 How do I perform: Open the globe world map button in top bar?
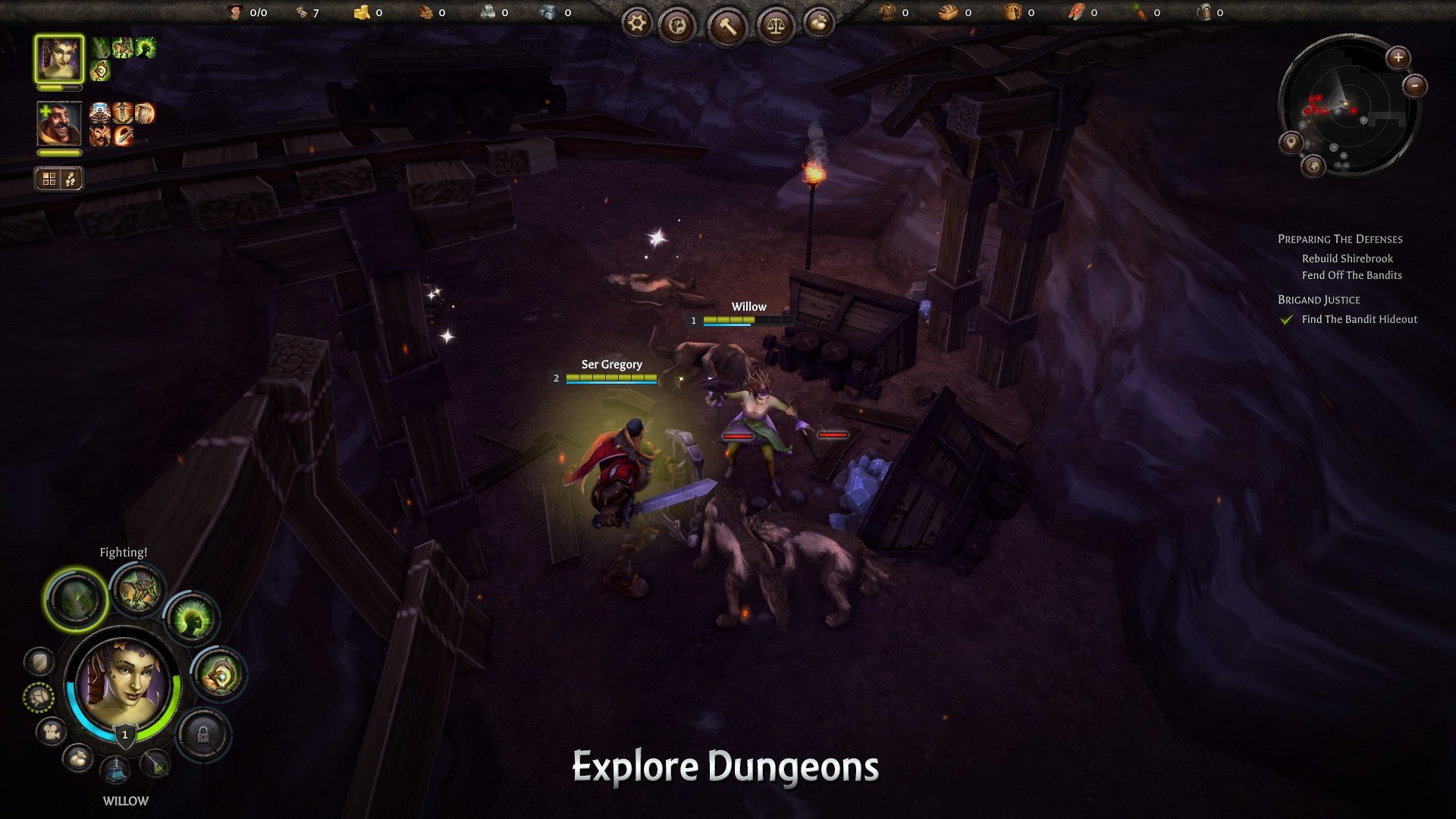[677, 26]
